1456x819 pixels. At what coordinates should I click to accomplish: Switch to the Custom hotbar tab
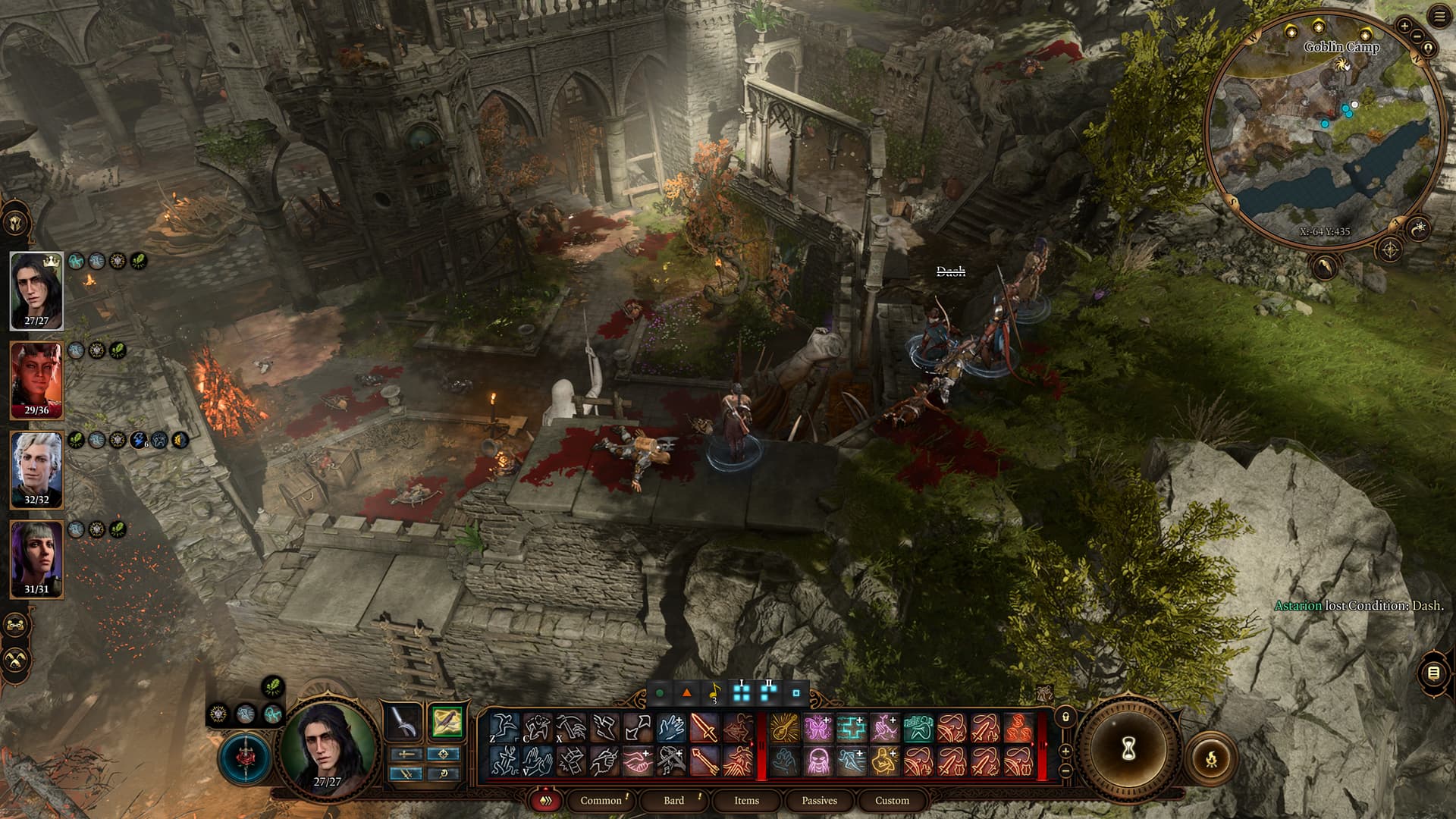[x=892, y=800]
